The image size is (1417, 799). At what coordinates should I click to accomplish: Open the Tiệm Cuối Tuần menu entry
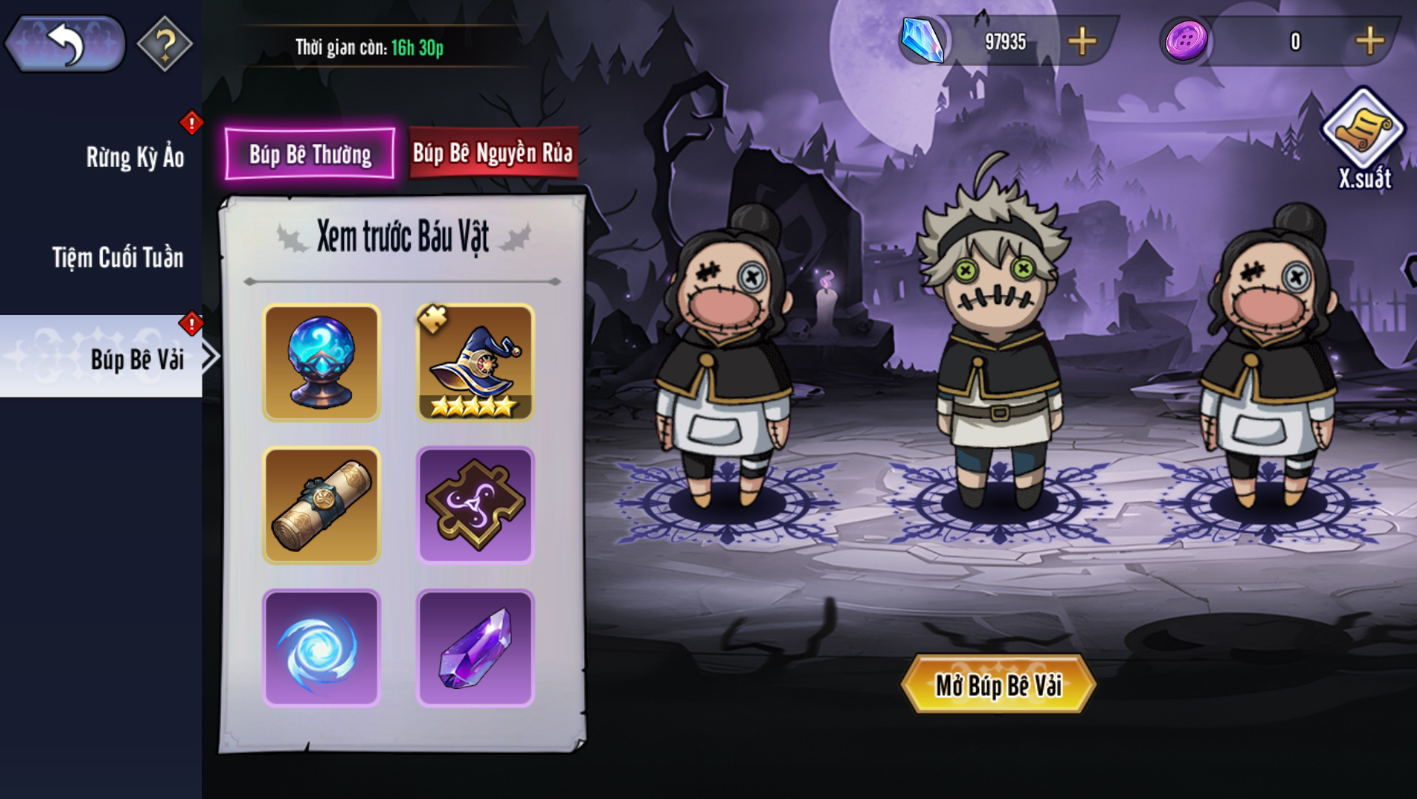pos(118,258)
